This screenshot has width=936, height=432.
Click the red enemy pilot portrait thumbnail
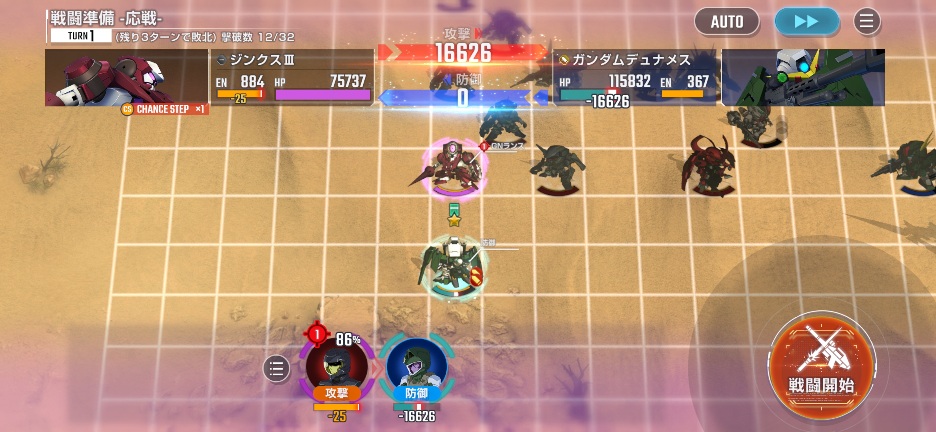pos(126,77)
